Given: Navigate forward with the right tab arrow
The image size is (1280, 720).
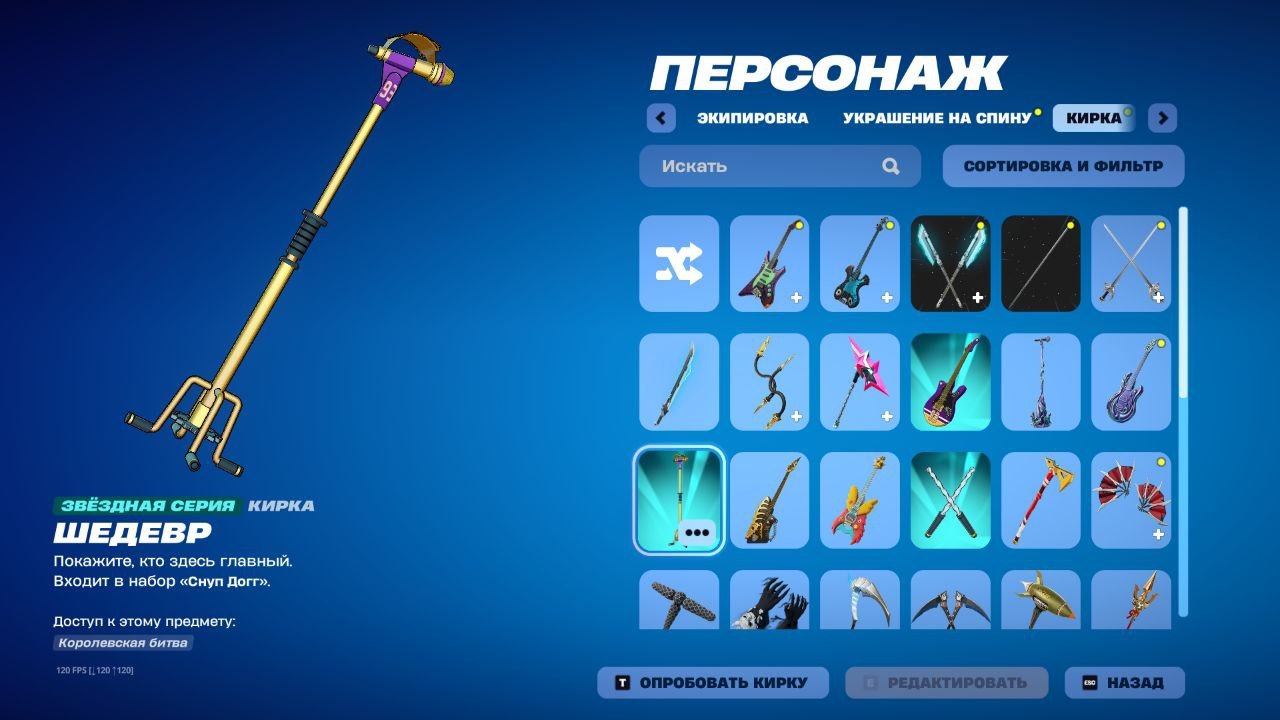Looking at the screenshot, I should (1162, 118).
